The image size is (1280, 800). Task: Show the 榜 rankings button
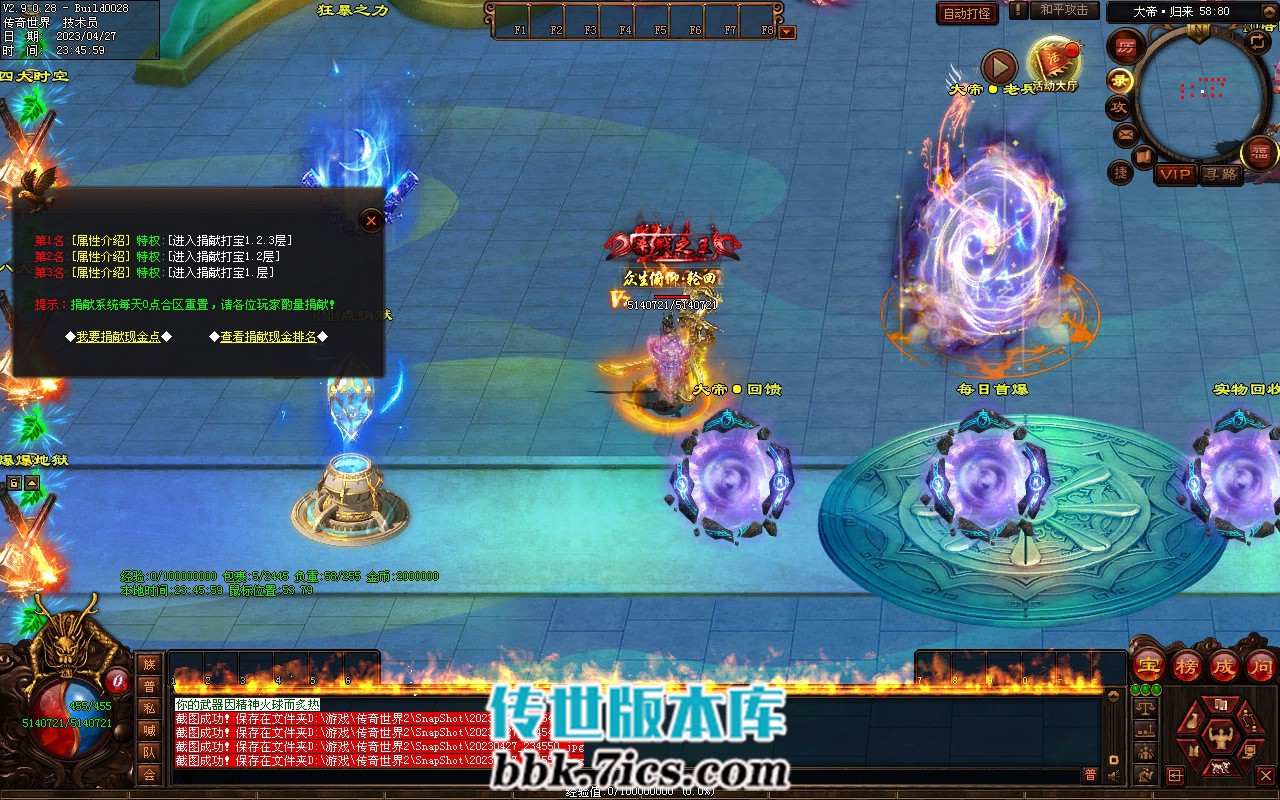coord(1187,665)
